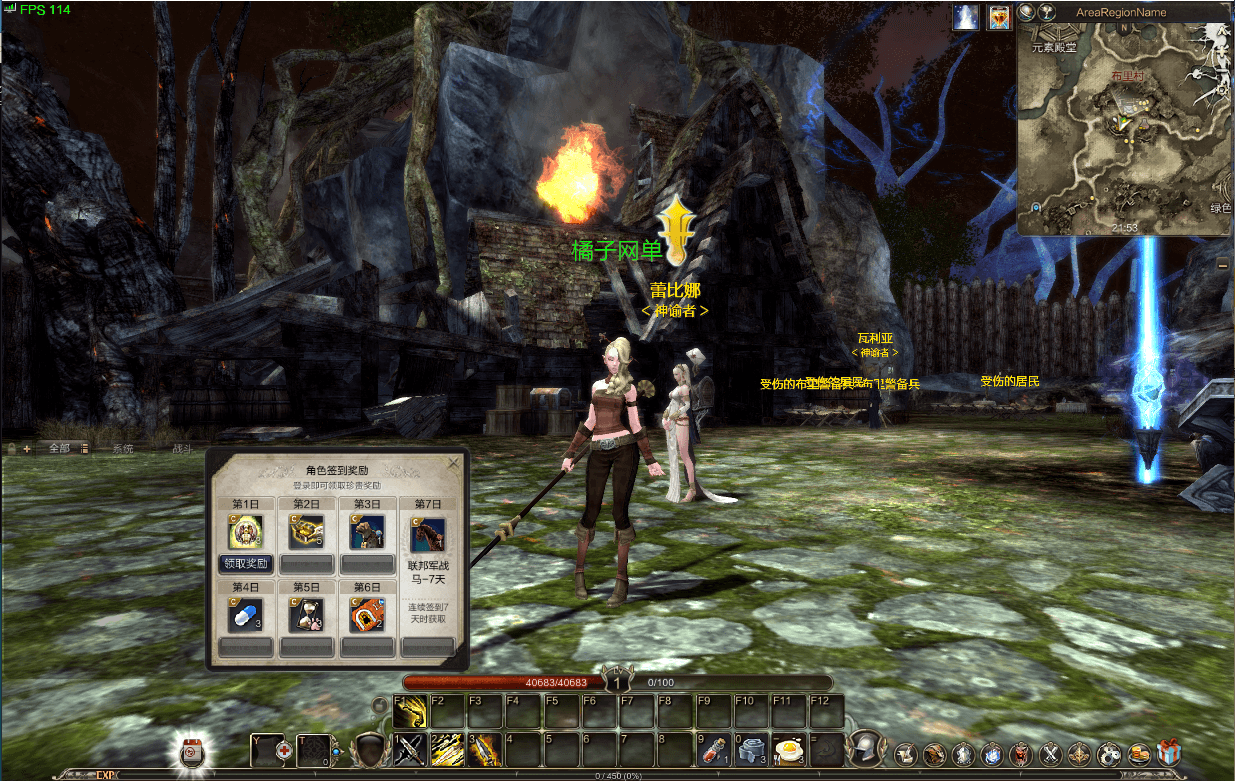Select the blue light buff icon
The image size is (1235, 781).
pyautogui.click(x=966, y=17)
